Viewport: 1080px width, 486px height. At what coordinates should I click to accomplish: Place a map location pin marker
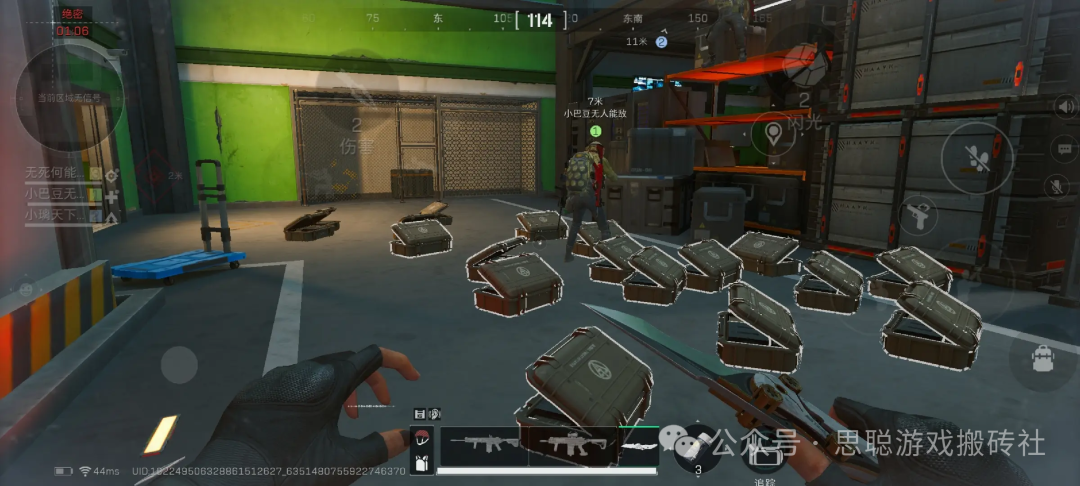tap(773, 133)
